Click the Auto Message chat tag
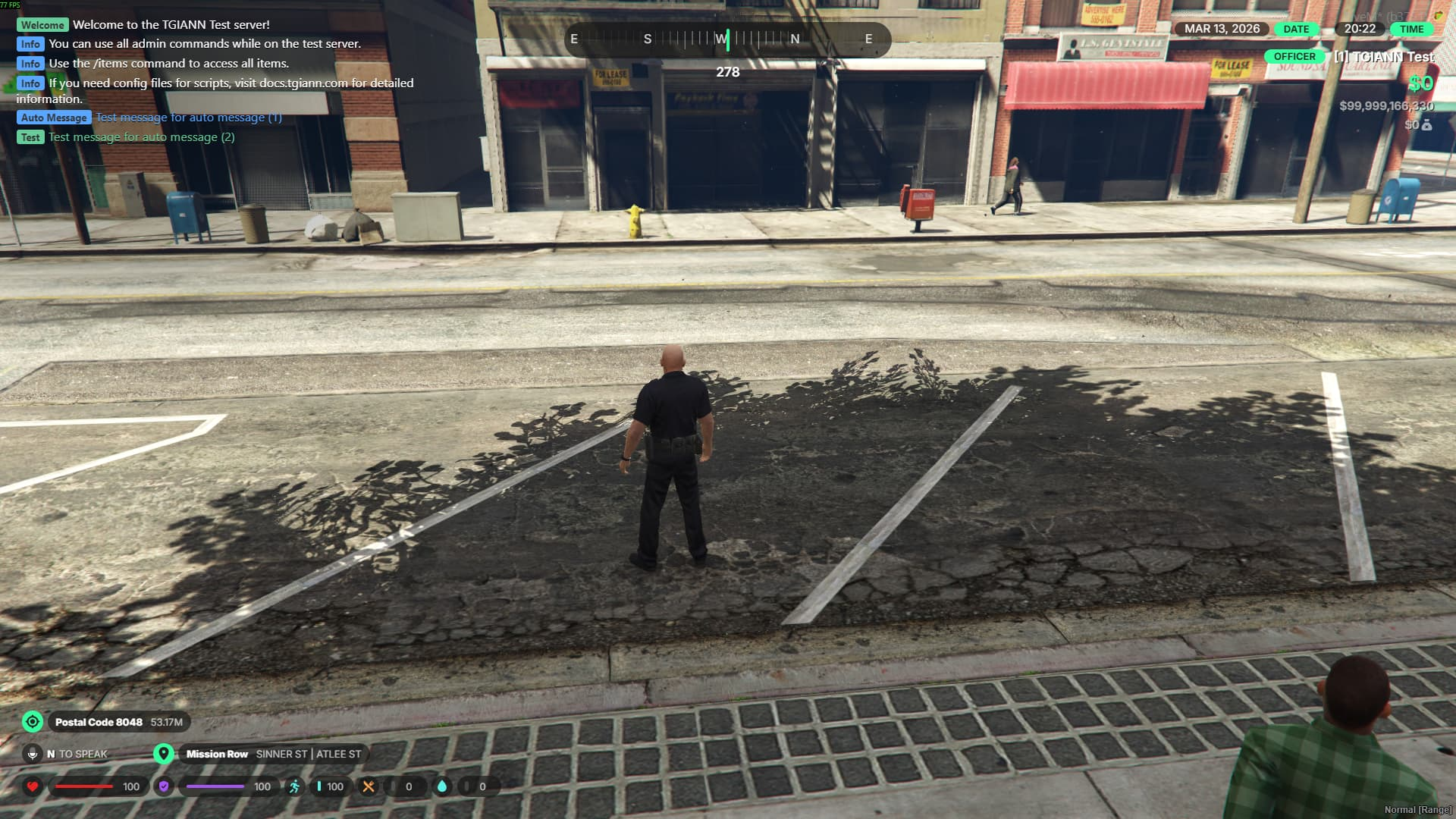 coord(54,118)
